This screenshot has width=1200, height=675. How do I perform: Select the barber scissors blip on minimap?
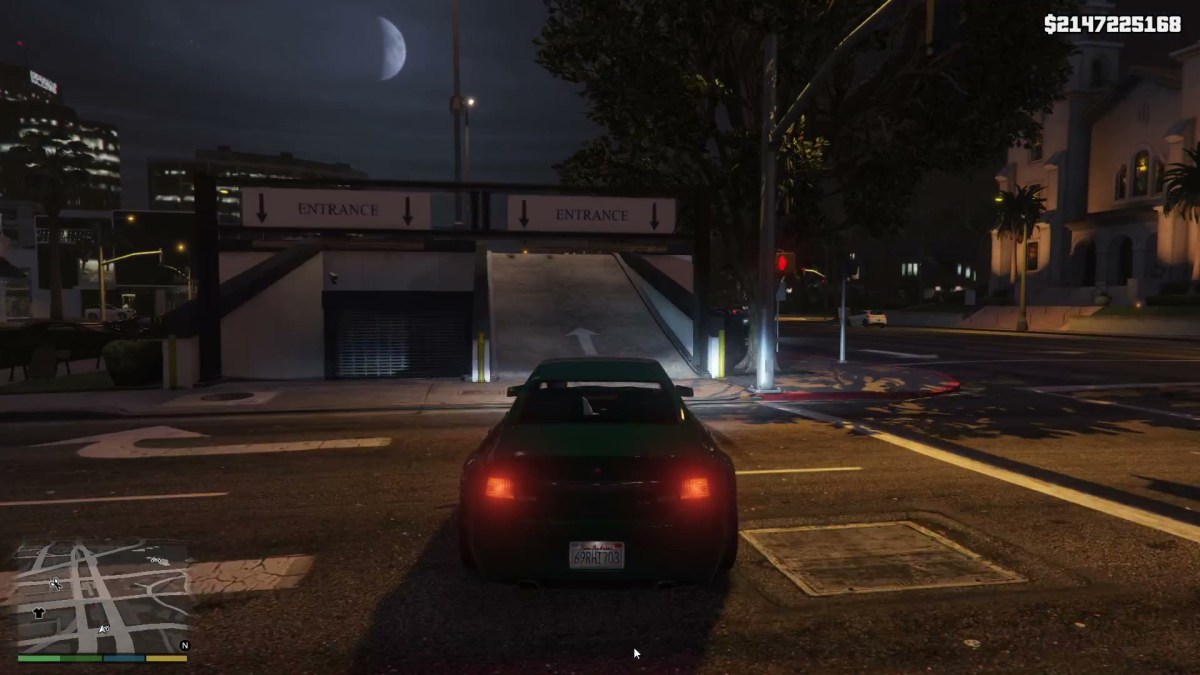pos(56,583)
